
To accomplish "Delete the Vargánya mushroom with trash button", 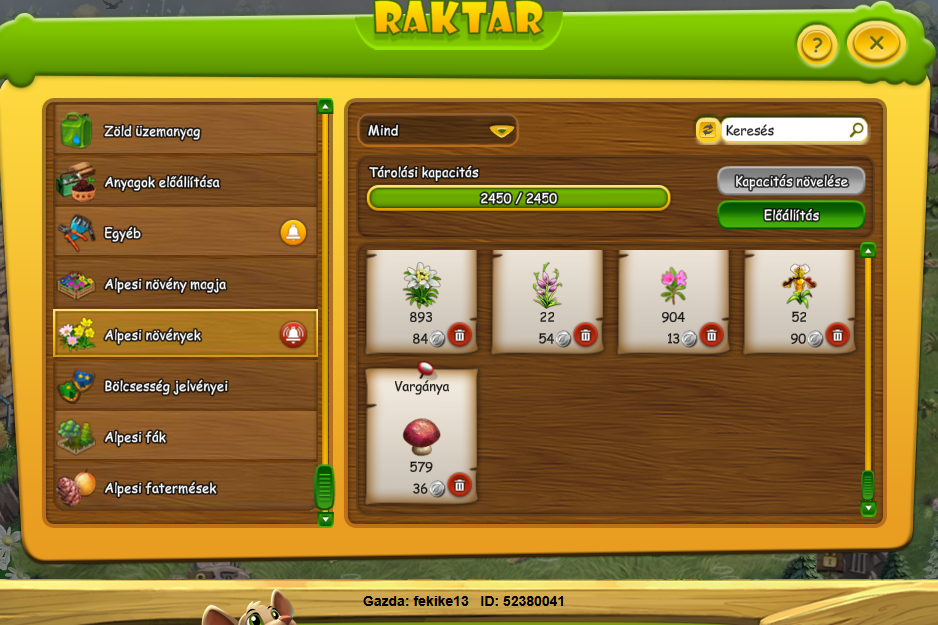I will point(459,485).
